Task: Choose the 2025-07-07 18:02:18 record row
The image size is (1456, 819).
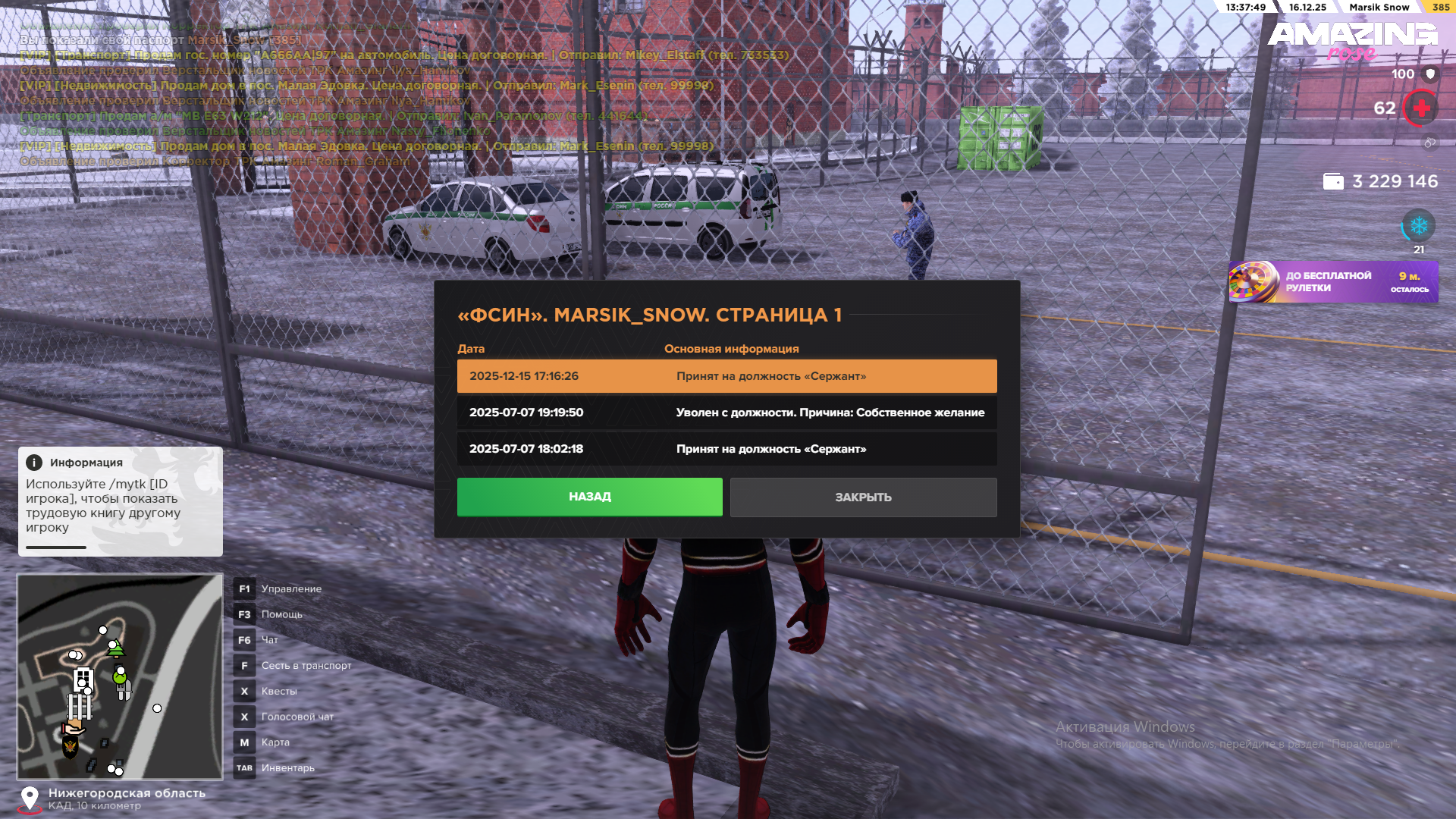Action: 726,449
